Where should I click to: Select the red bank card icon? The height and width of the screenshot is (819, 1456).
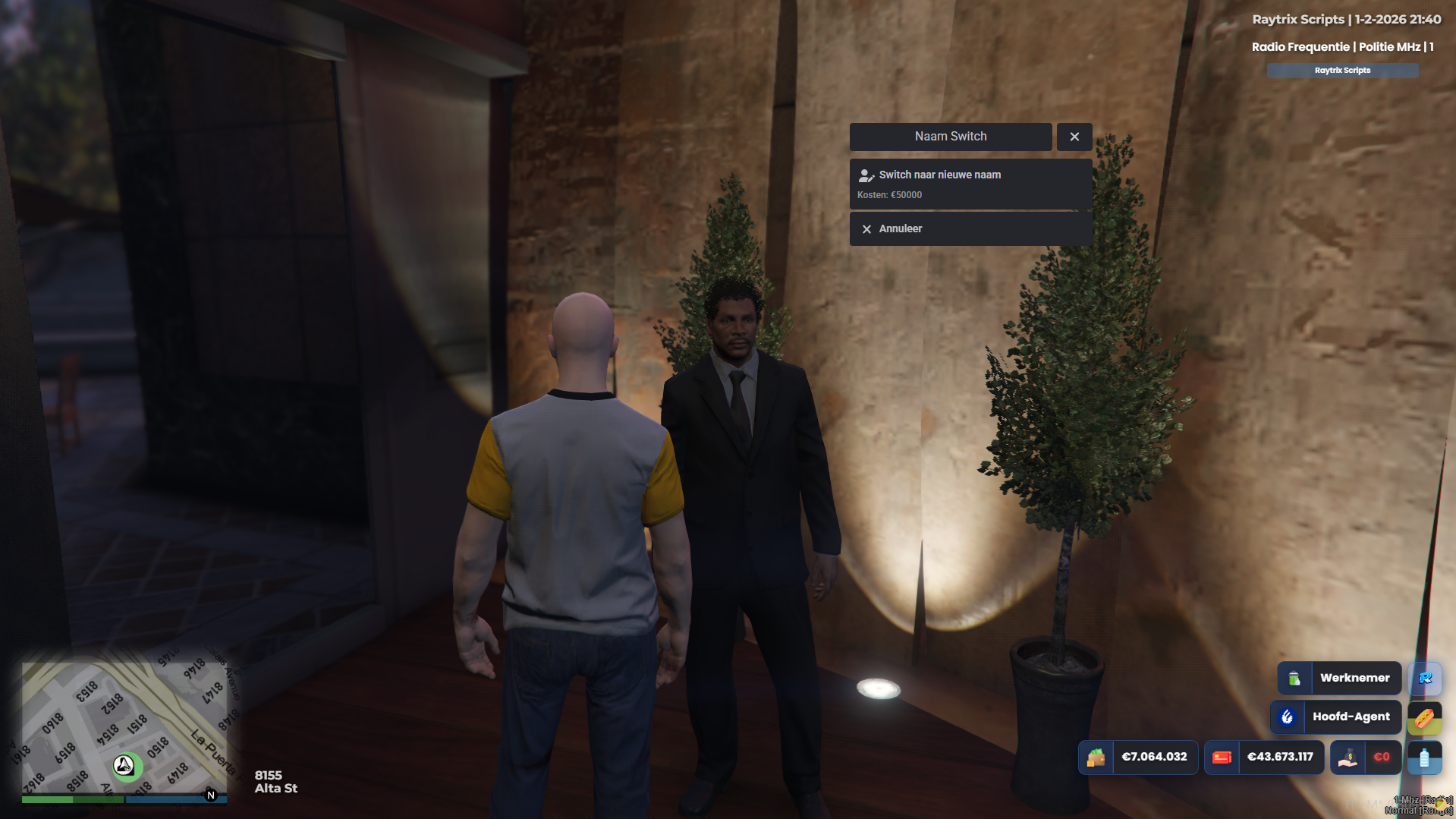[1222, 757]
